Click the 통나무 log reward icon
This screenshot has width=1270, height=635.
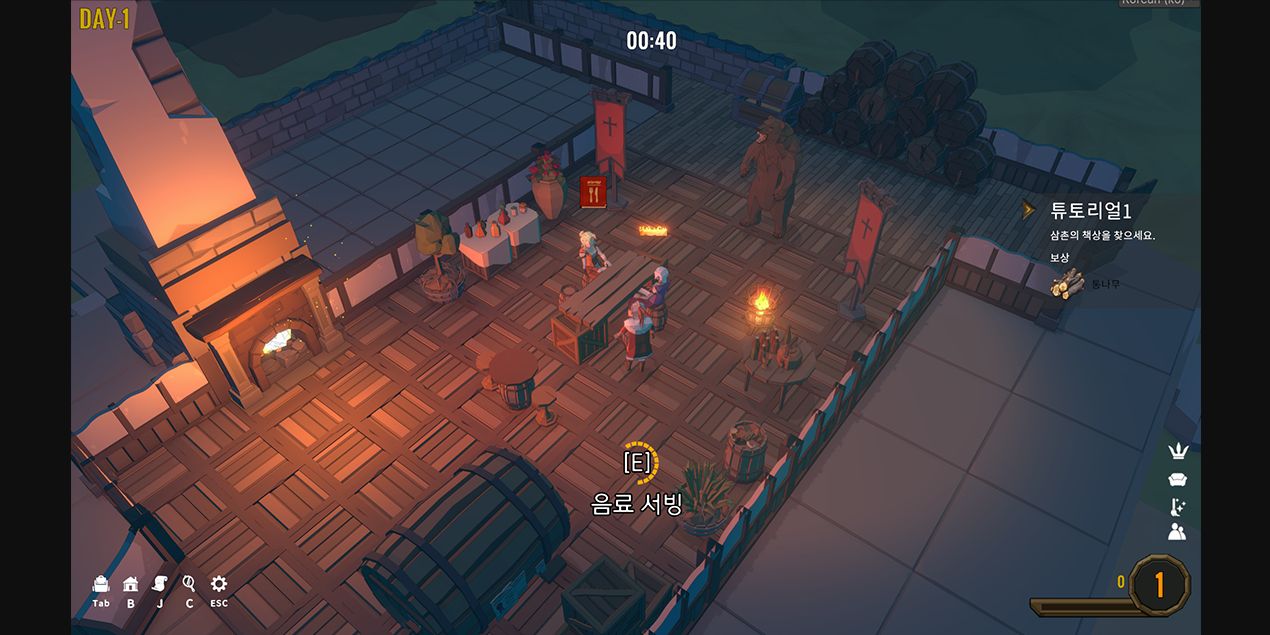pyautogui.click(x=1067, y=284)
